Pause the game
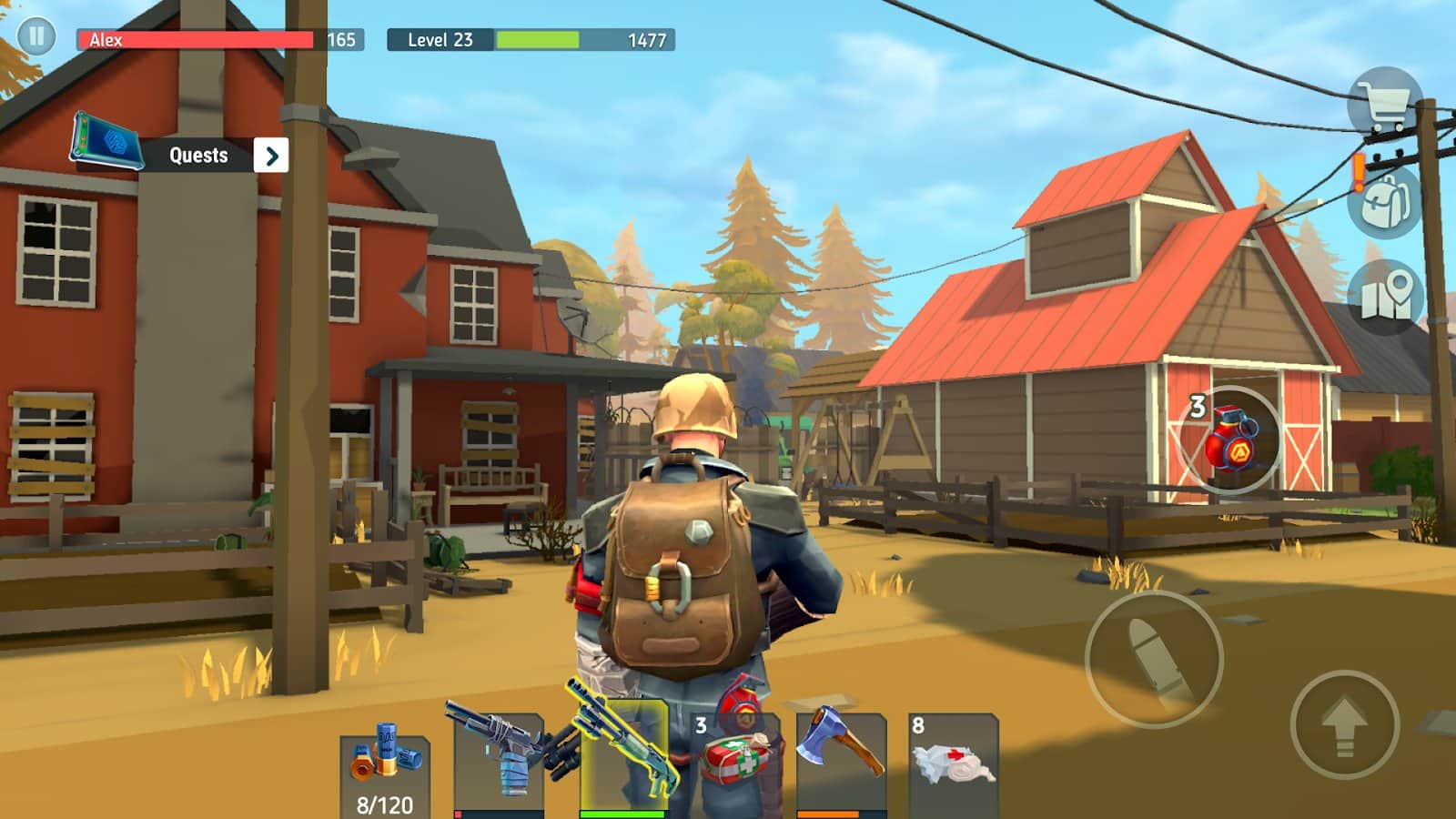The image size is (1456, 819). click(36, 36)
